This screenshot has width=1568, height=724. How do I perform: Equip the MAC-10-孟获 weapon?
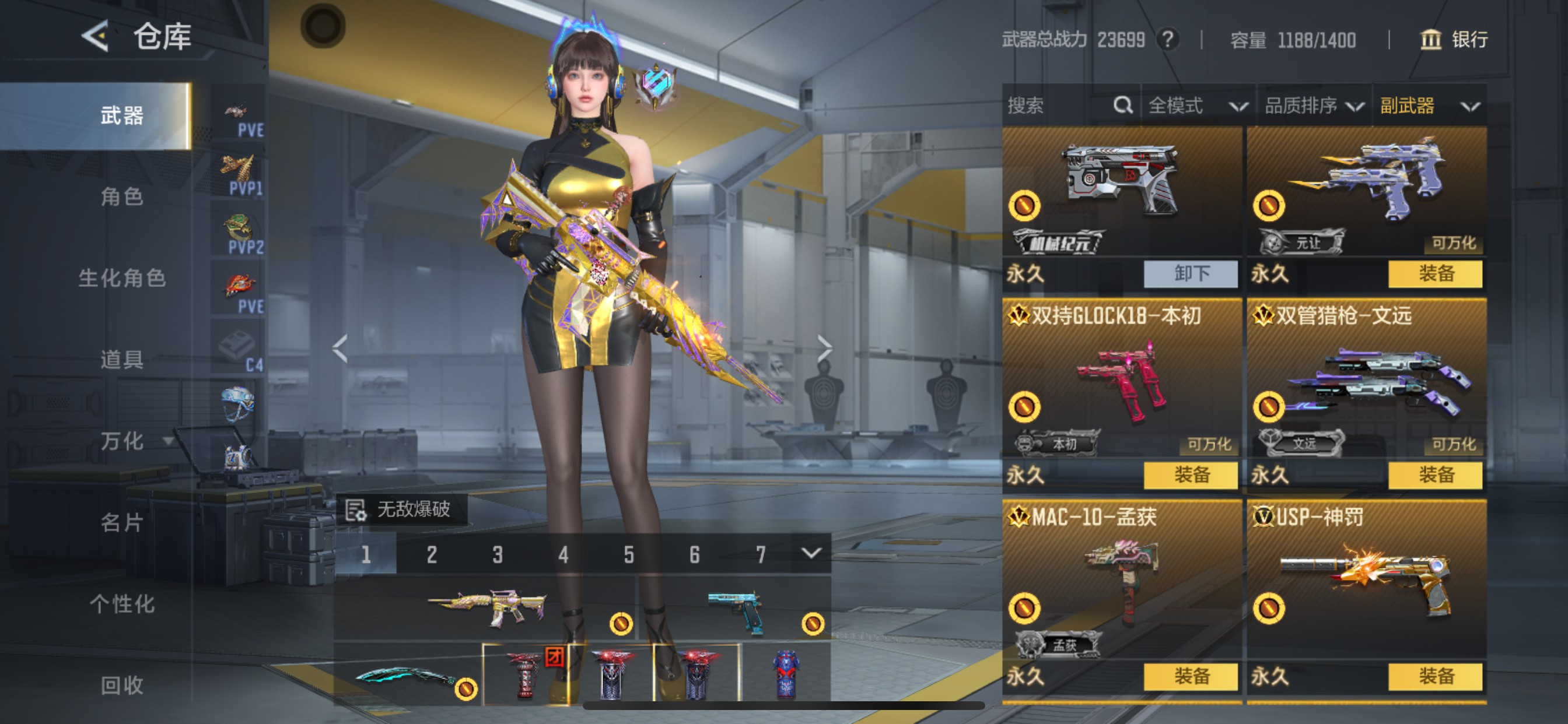click(x=1191, y=677)
